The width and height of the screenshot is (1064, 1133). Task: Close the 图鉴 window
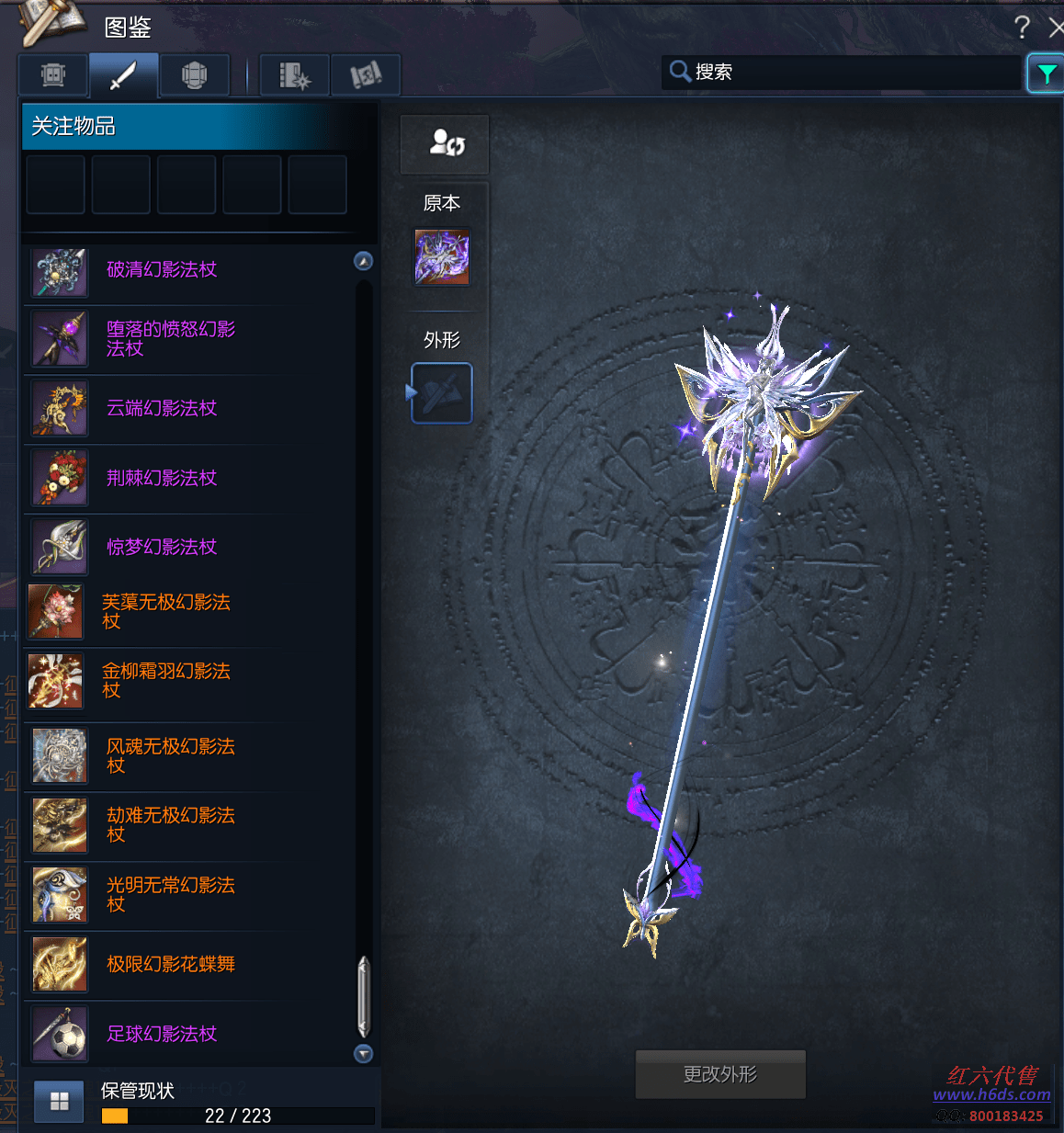(x=1056, y=28)
